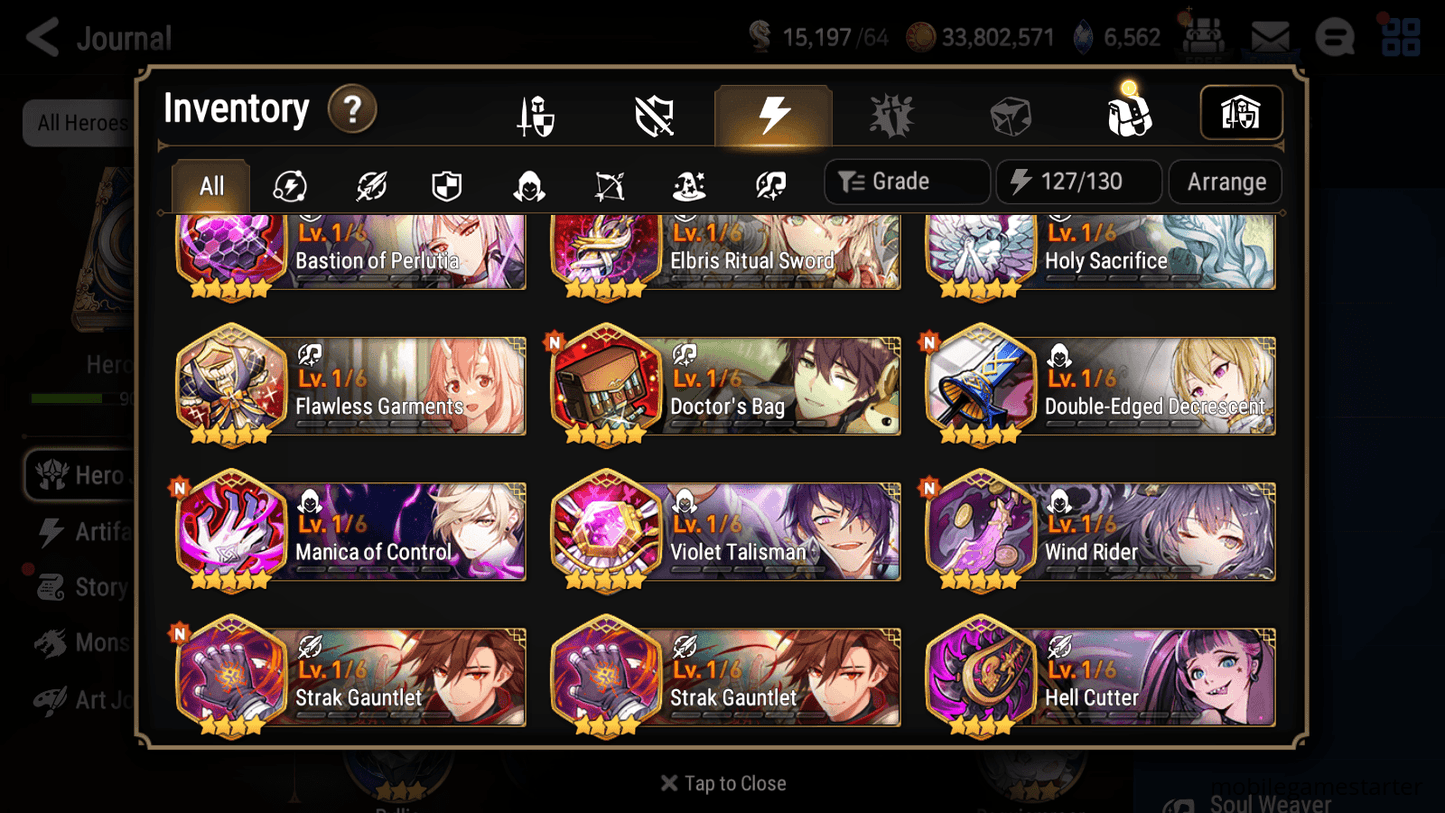This screenshot has width=1445, height=813.
Task: Click Tap to Close at the bottom
Action: click(722, 783)
